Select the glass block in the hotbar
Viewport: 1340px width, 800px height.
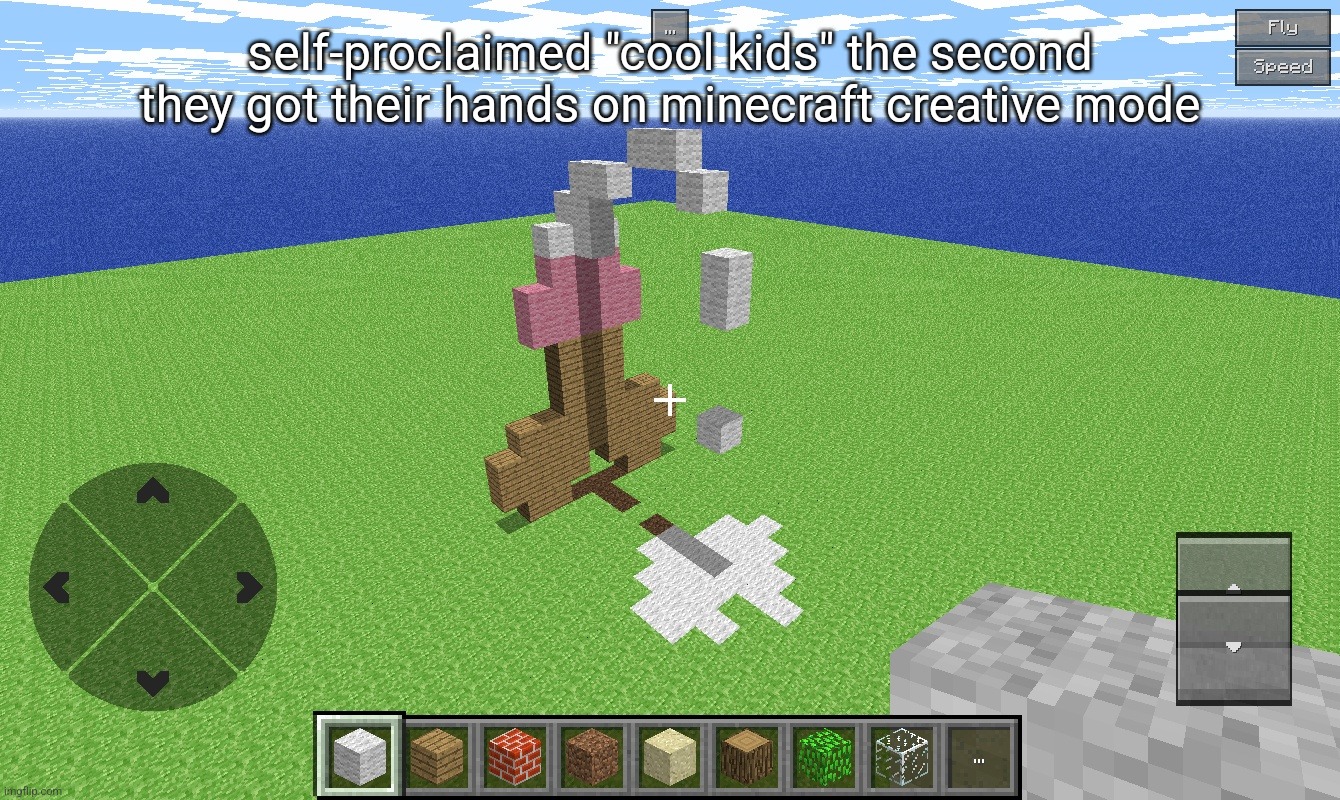coord(901,757)
